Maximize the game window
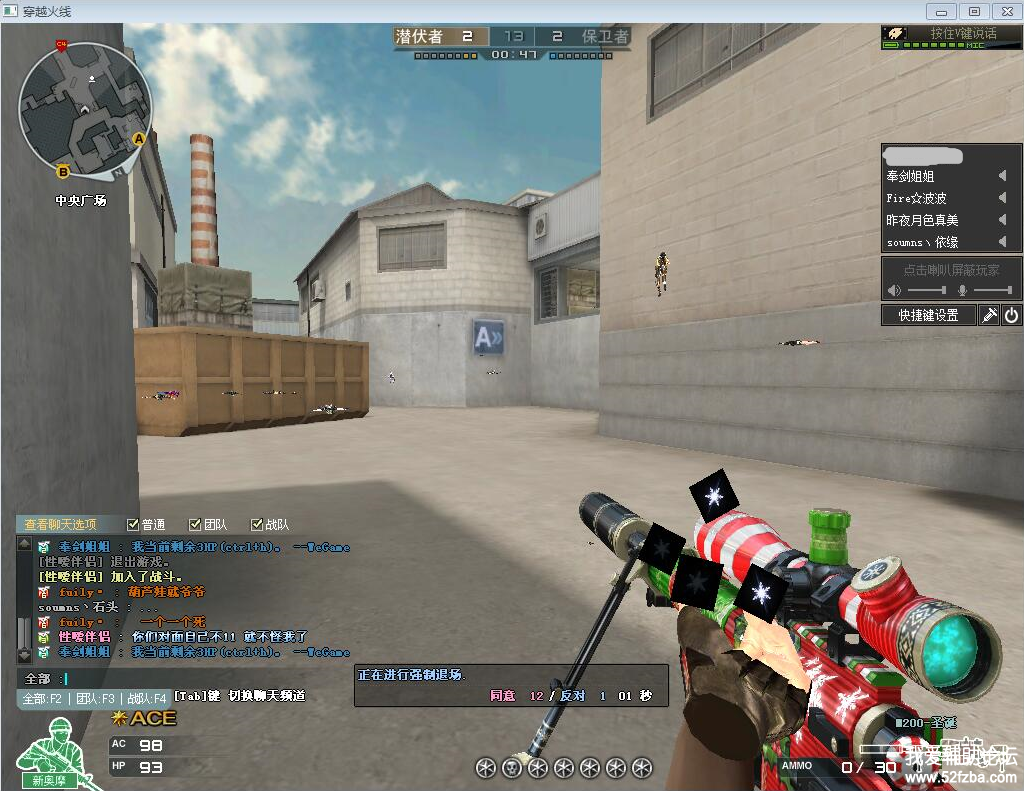The image size is (1024, 791). (973, 11)
